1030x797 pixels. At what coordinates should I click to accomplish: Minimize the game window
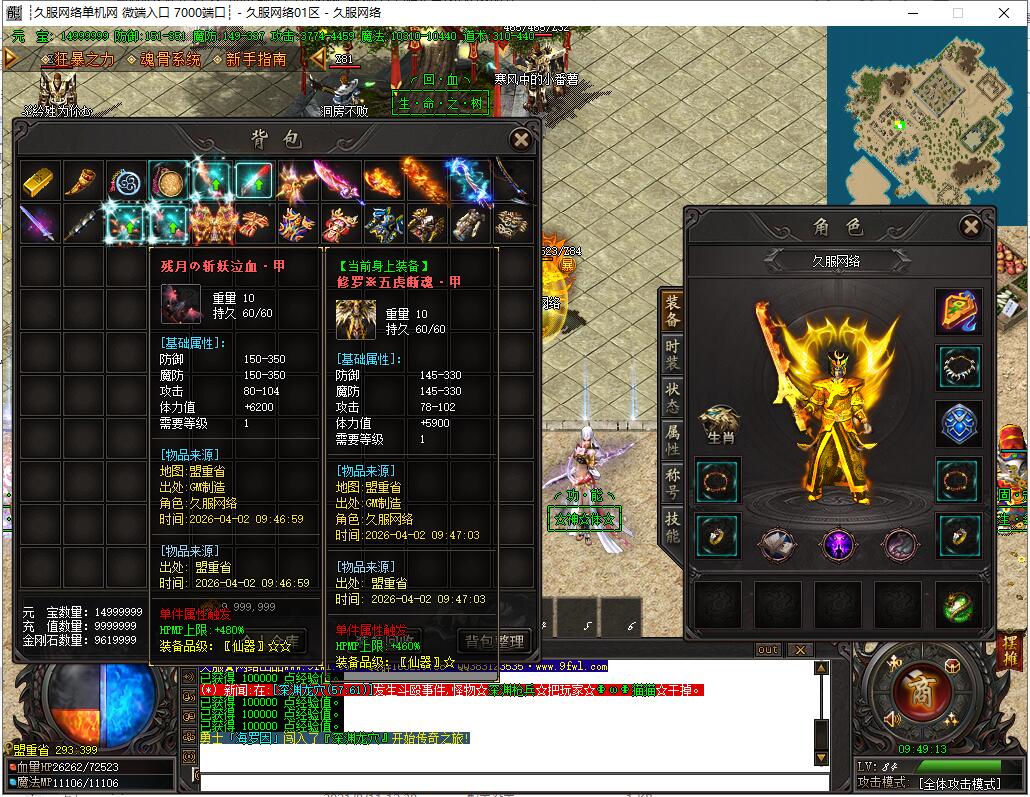pyautogui.click(x=911, y=13)
